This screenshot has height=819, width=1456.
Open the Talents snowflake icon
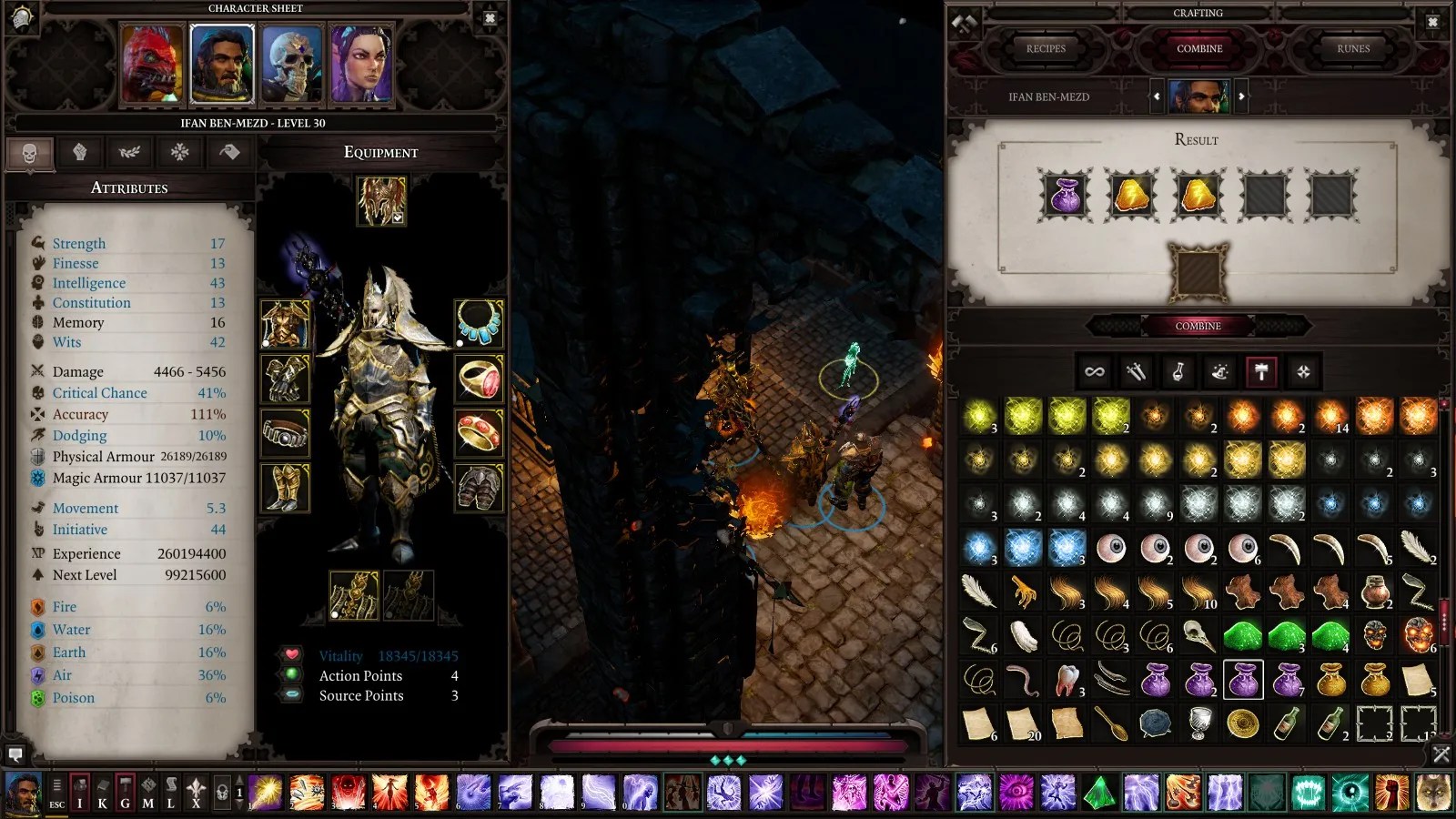(x=178, y=153)
